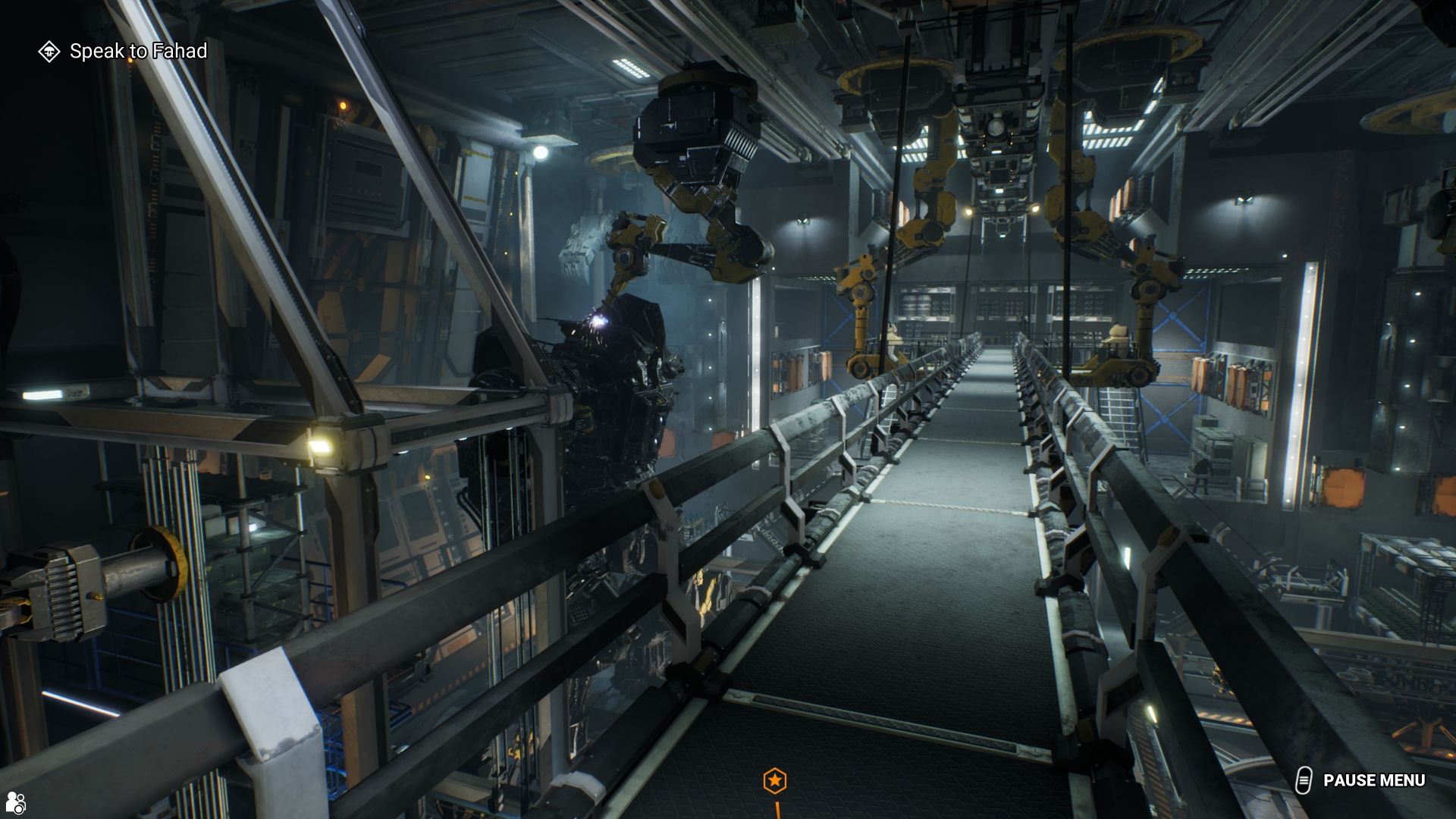This screenshot has width=1456, height=819.
Task: Open the players icon in the corner
Action: tap(15, 802)
